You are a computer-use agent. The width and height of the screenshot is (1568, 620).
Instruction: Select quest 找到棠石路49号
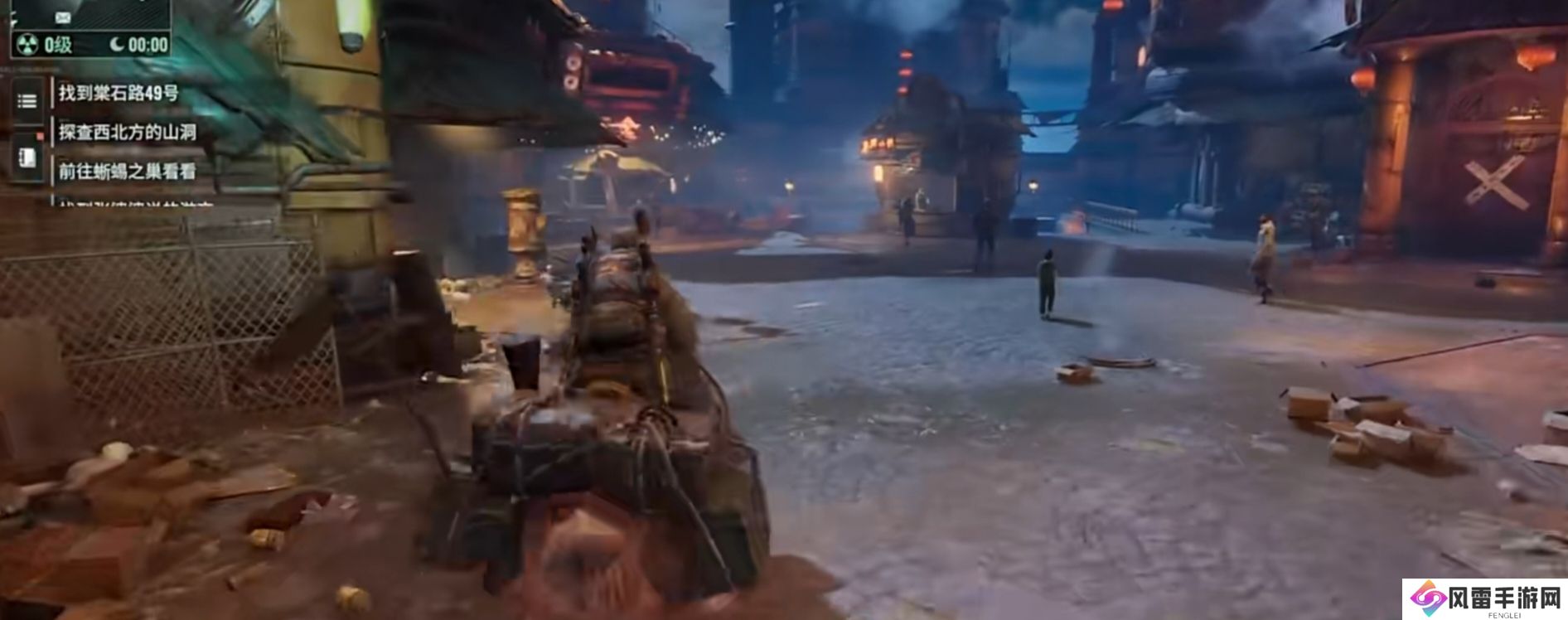coord(119,93)
